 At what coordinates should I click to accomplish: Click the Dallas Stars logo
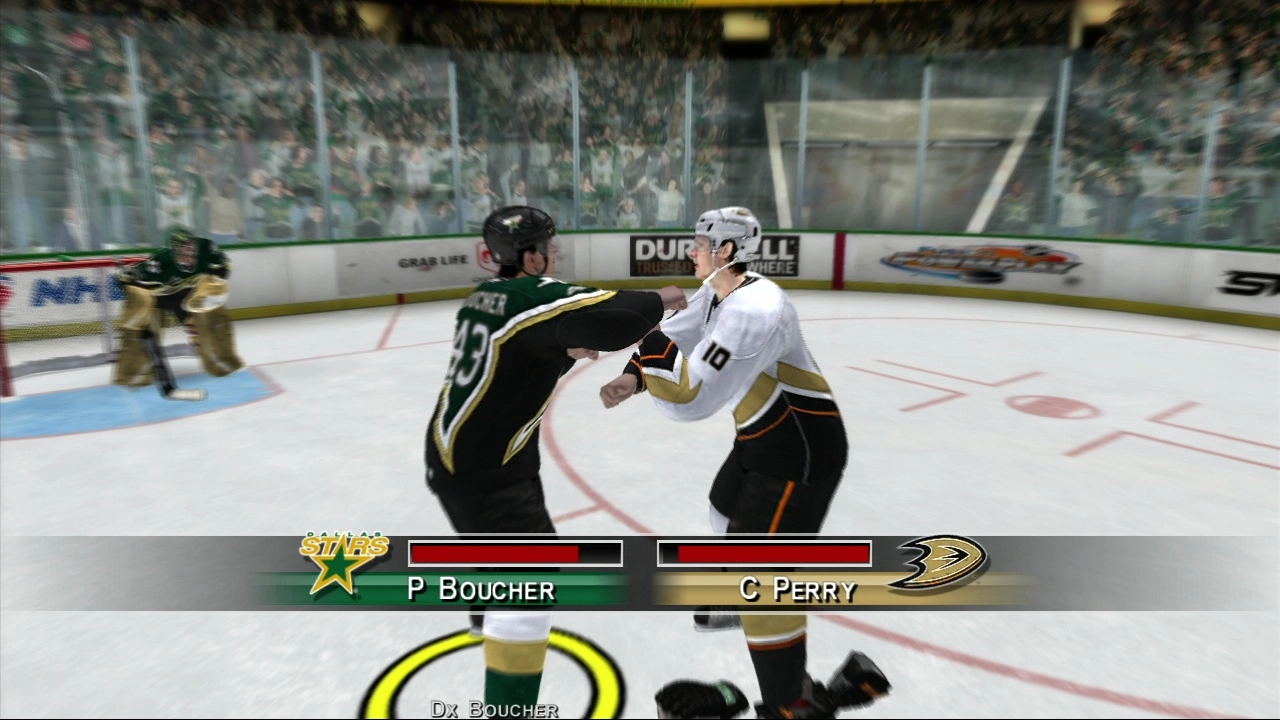pos(343,563)
